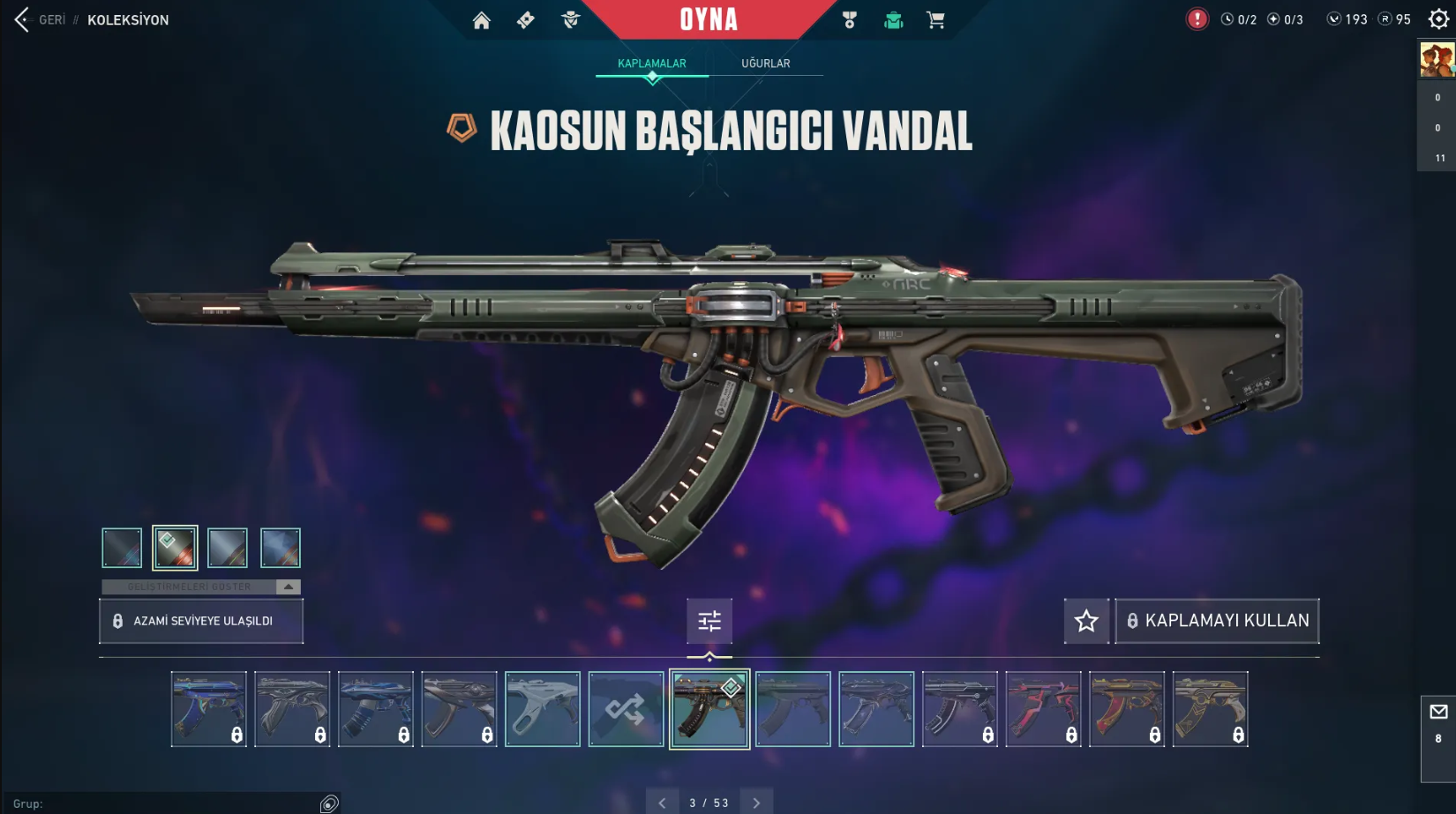Open the home screen icon
The image size is (1456, 814).
click(x=481, y=20)
